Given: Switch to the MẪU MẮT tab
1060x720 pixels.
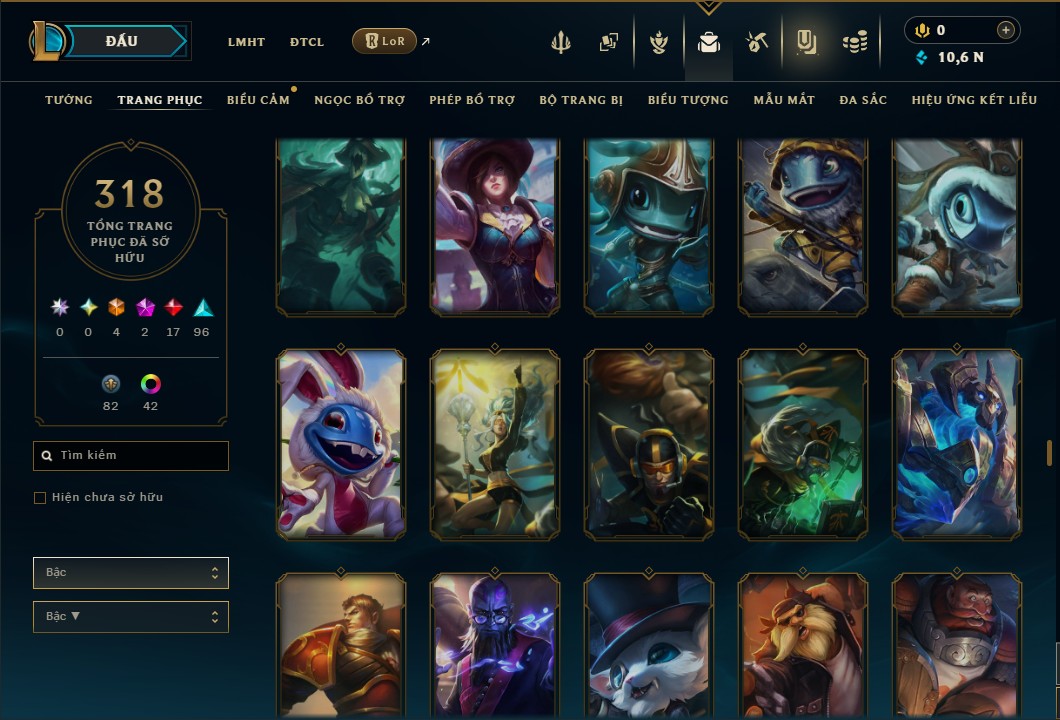Looking at the screenshot, I should click(784, 100).
